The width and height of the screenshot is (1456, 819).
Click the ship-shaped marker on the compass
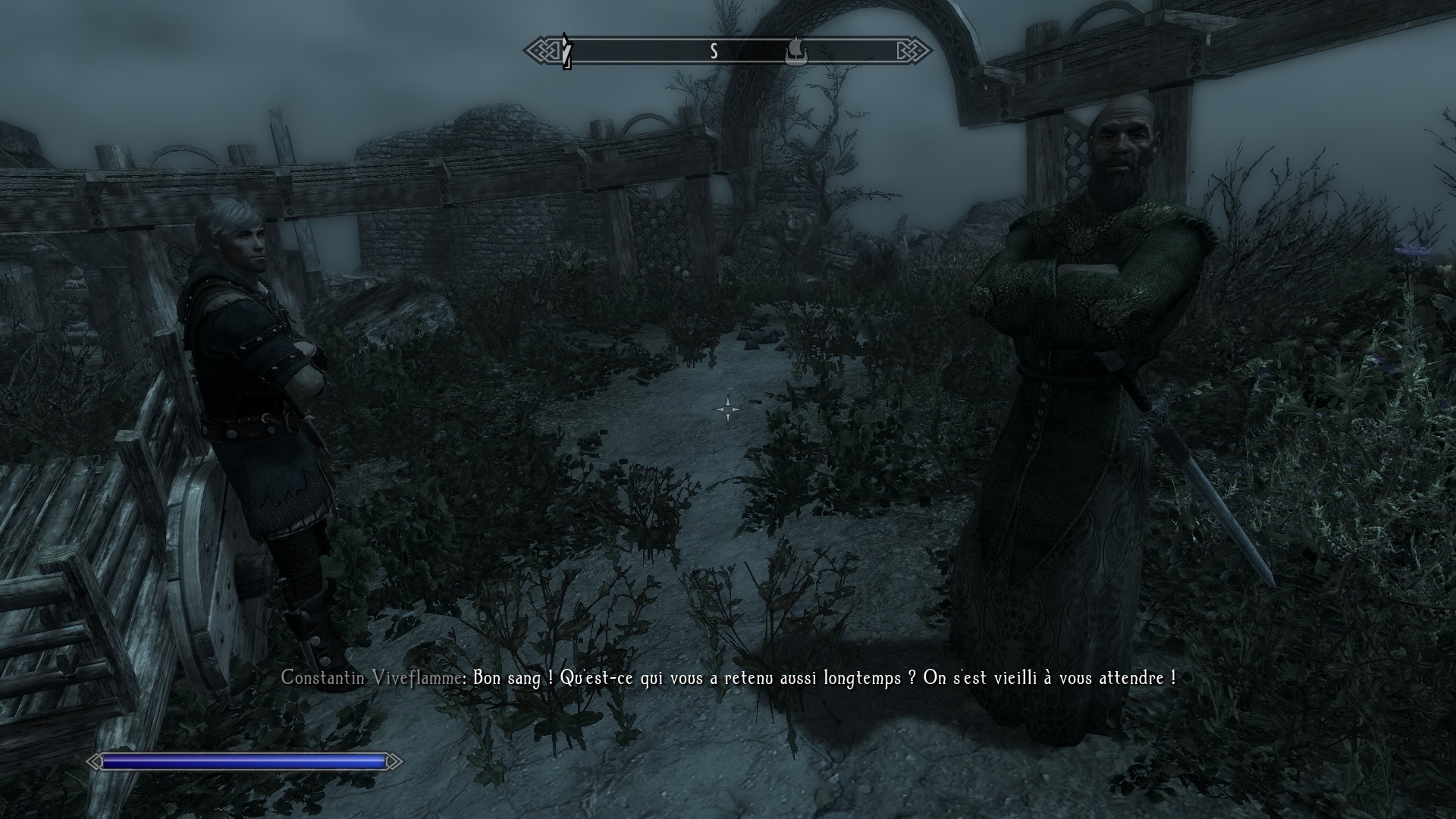[x=795, y=52]
